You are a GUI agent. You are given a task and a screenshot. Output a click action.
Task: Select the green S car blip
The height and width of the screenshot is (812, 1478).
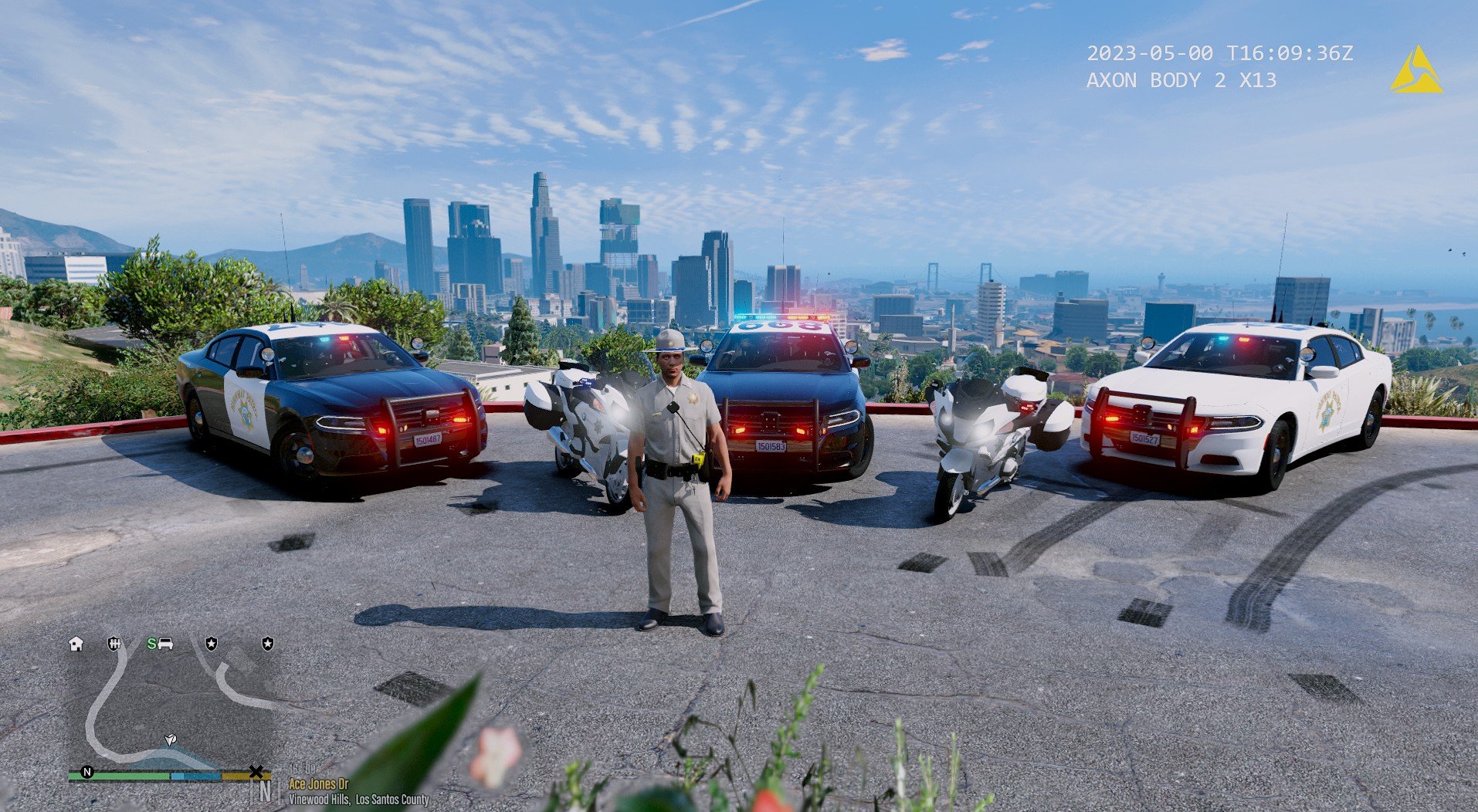point(160,644)
